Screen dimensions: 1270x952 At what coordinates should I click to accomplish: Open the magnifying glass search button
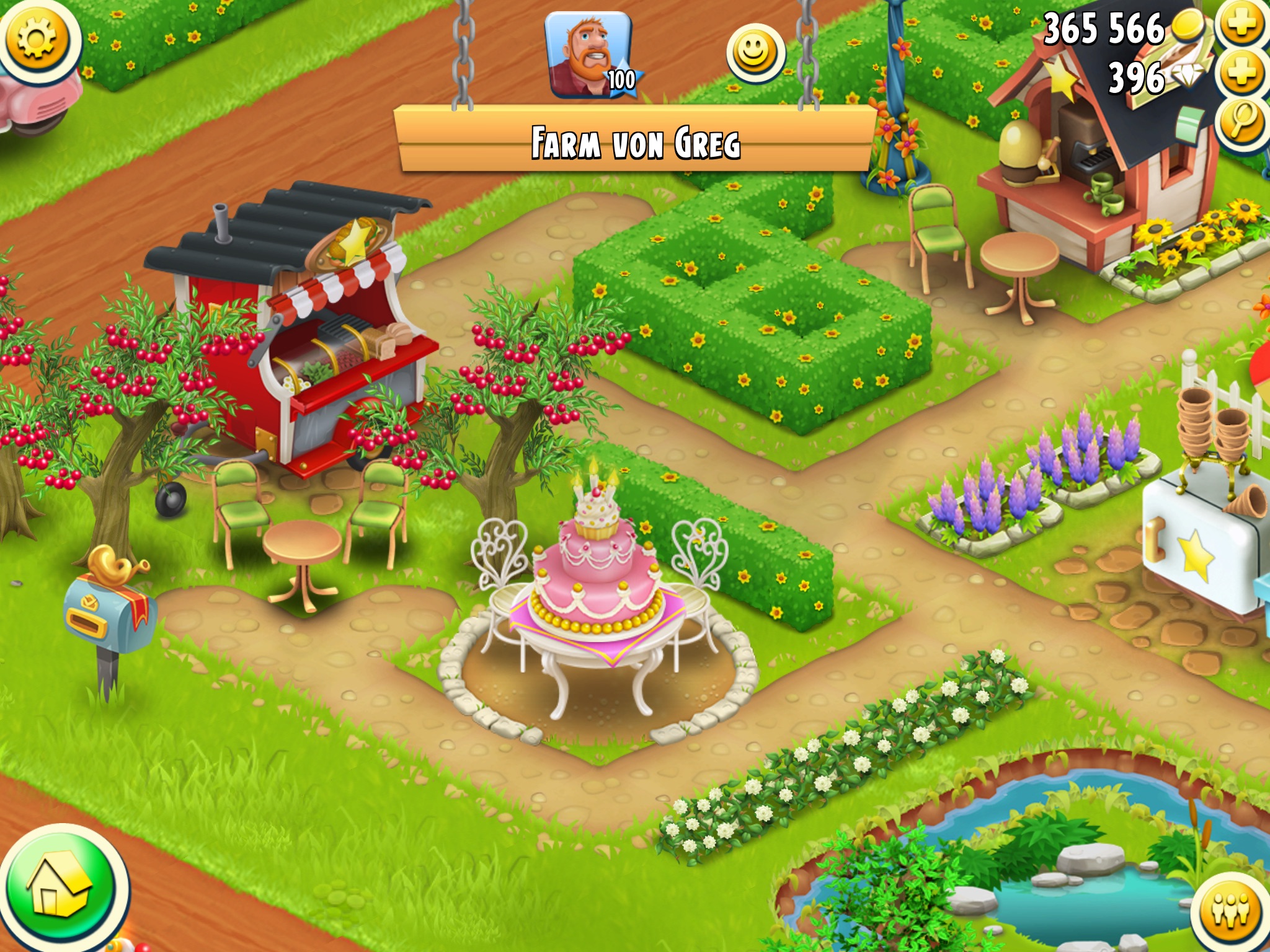[x=1241, y=121]
